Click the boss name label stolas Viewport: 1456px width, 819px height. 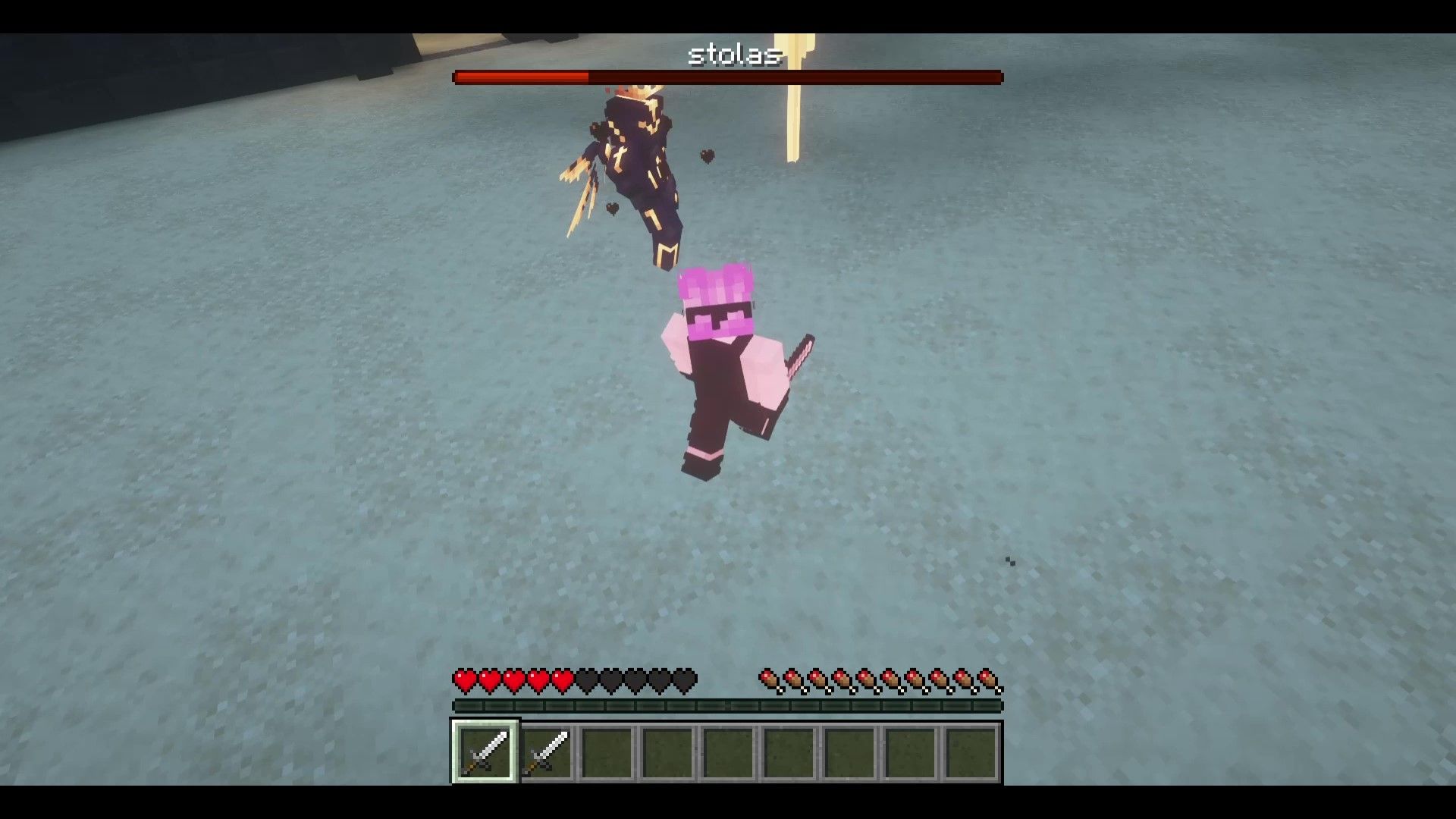pyautogui.click(x=734, y=54)
